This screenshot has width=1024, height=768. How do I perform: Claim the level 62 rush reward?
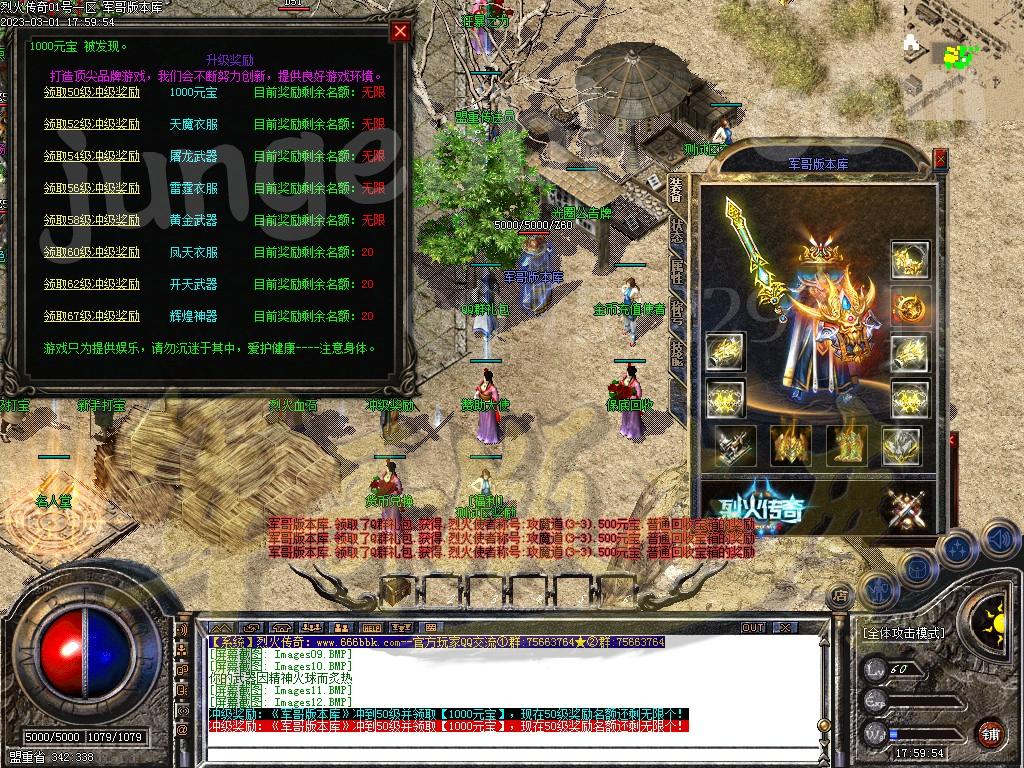(91, 284)
